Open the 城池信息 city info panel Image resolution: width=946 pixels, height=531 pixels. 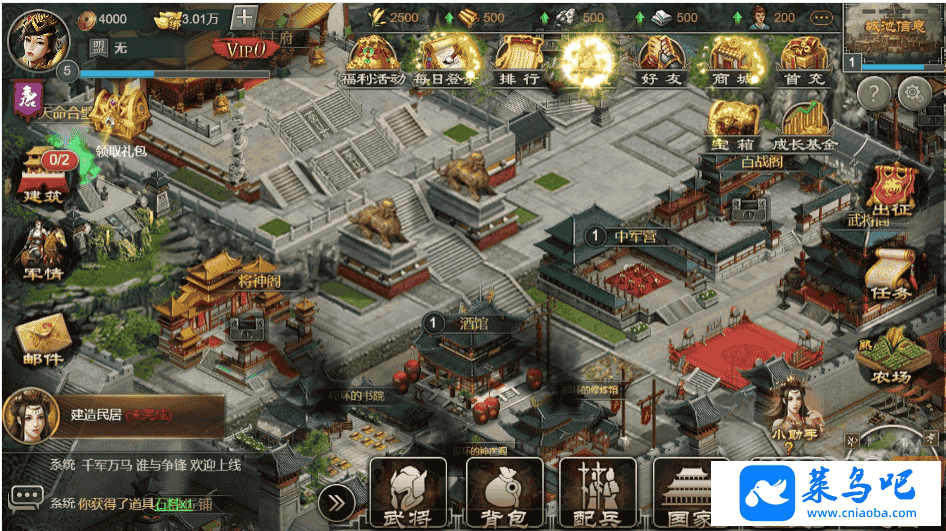click(x=892, y=33)
